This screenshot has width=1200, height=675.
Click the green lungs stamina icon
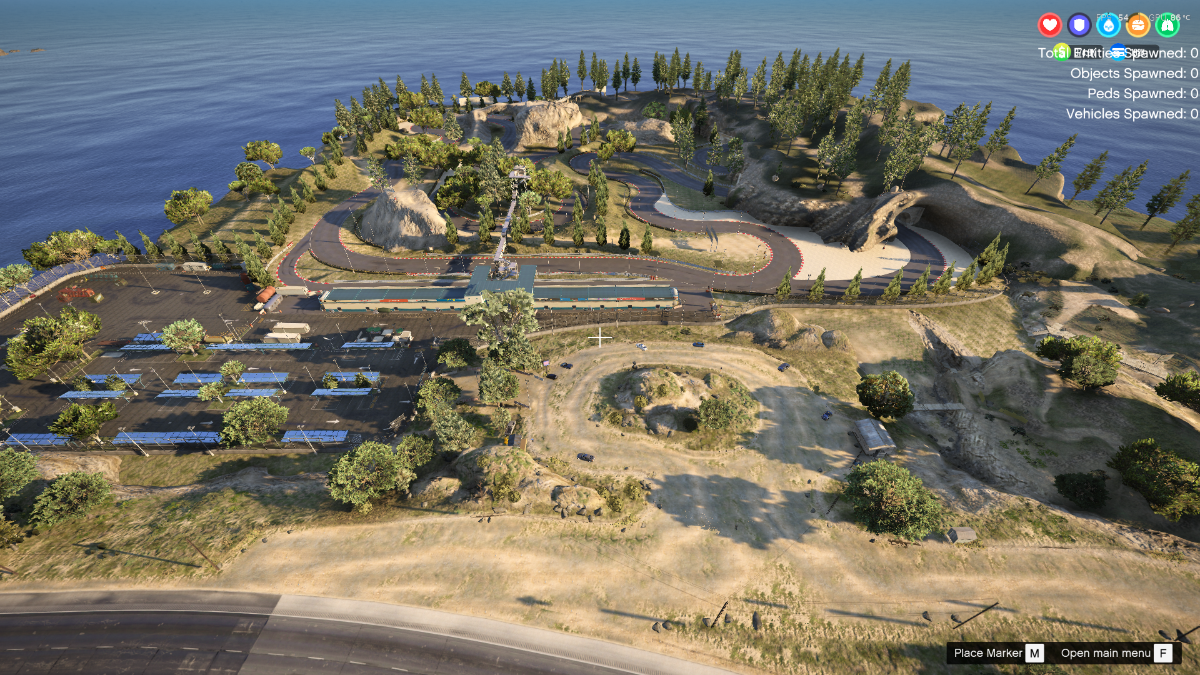pos(1167,25)
